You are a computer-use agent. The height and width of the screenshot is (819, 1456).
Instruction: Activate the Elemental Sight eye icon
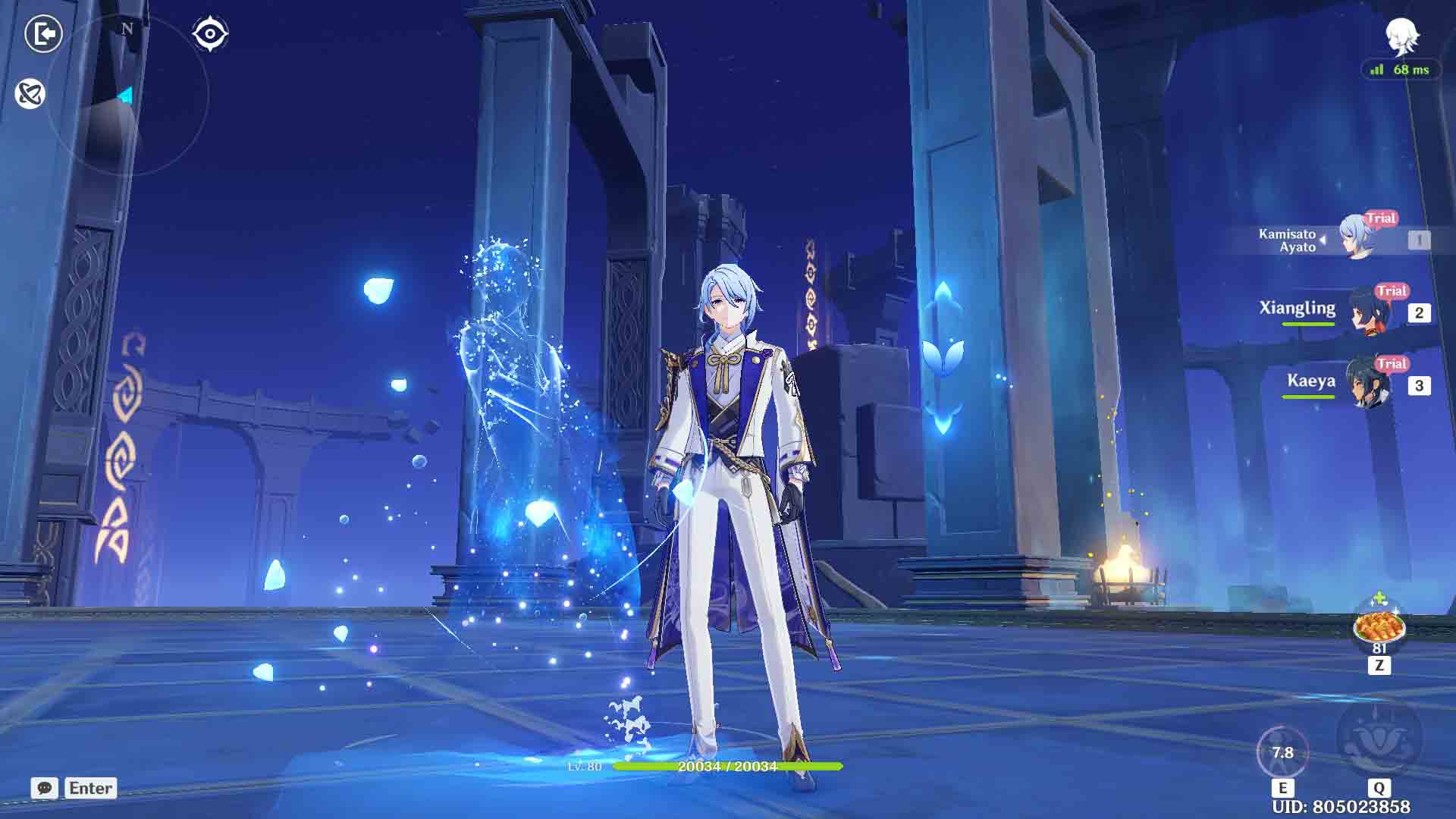coord(211,34)
